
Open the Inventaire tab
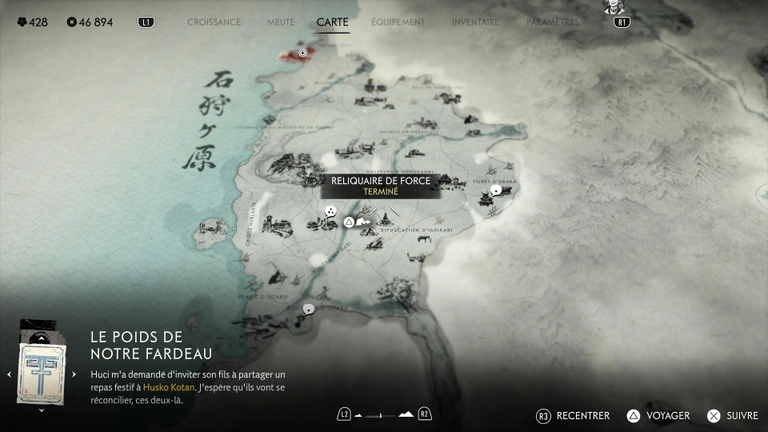[475, 22]
